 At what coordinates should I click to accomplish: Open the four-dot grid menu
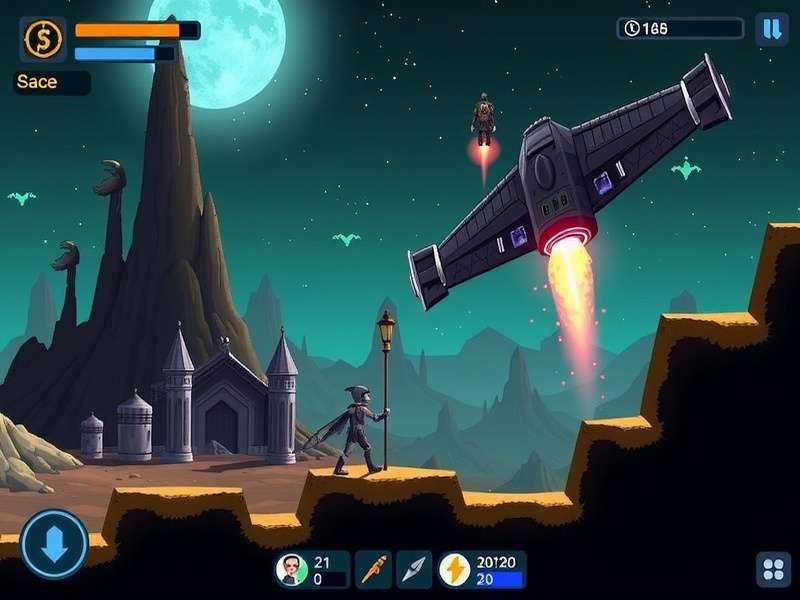point(773,570)
